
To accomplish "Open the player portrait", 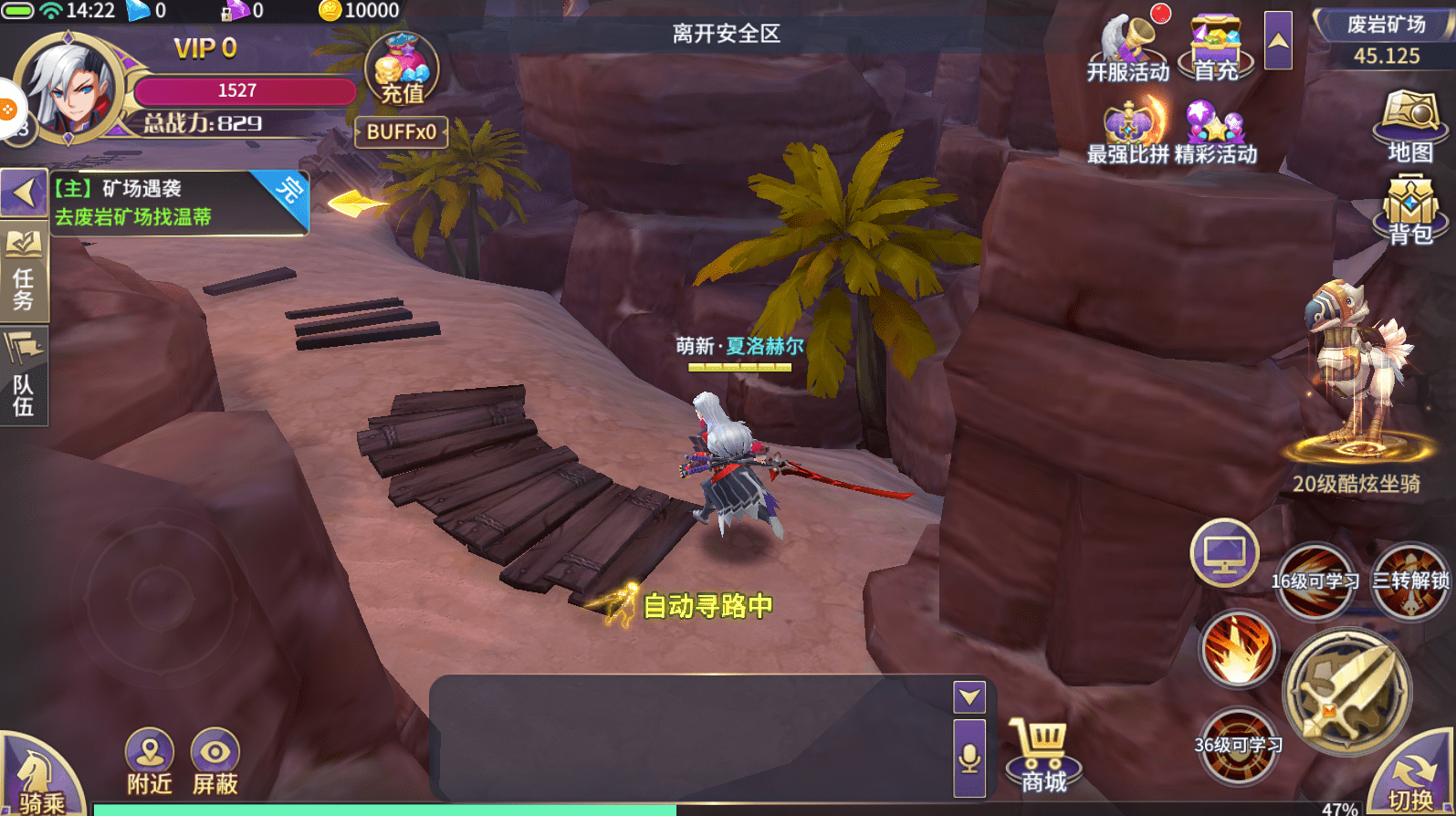I will (69, 87).
